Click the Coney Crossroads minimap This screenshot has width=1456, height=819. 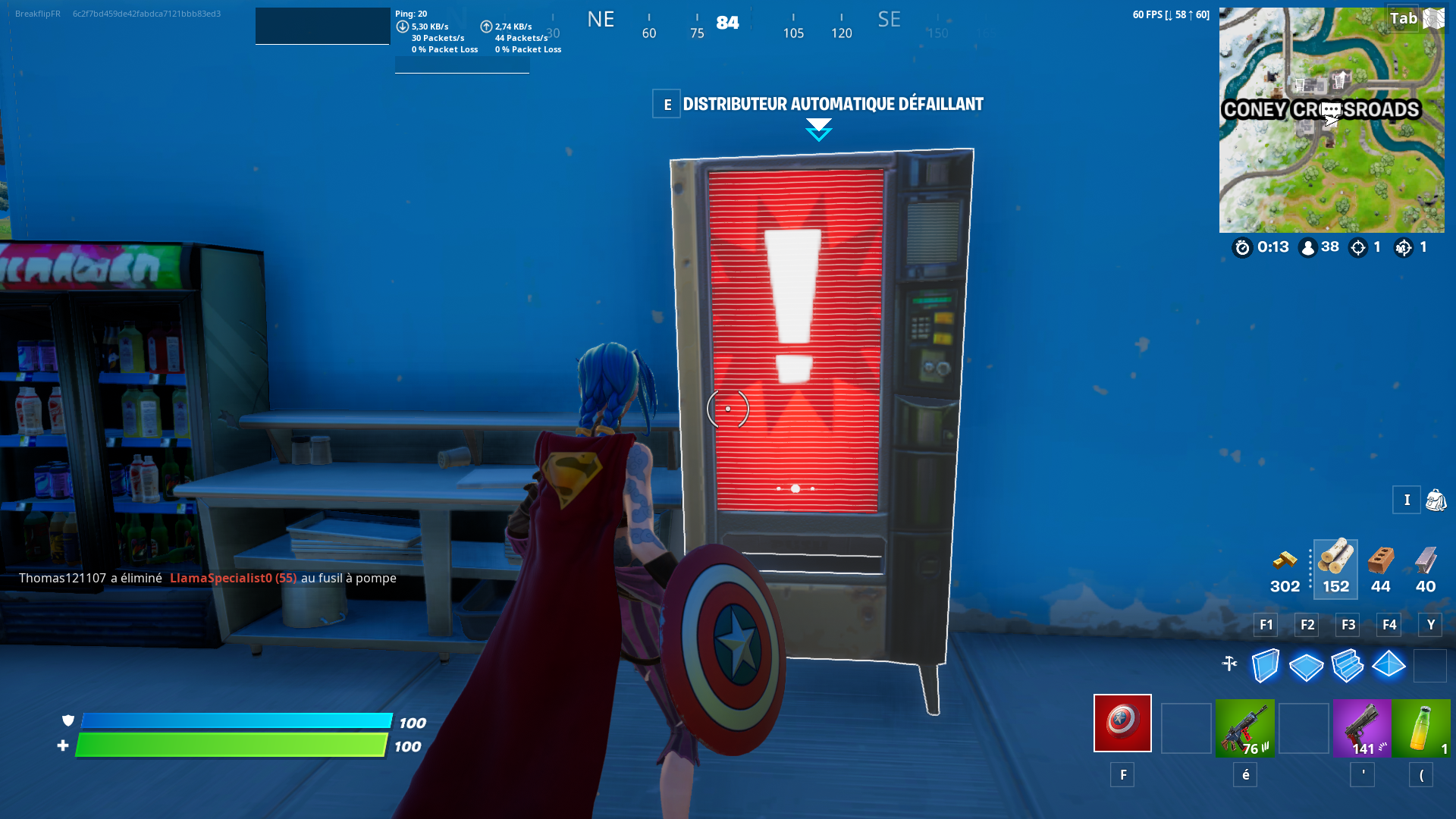pos(1332,118)
